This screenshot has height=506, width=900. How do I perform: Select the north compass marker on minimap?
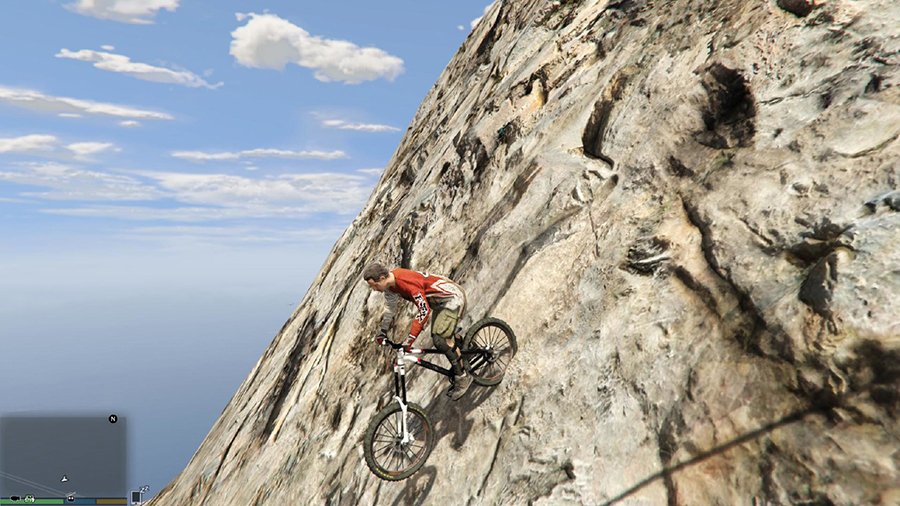[113, 419]
